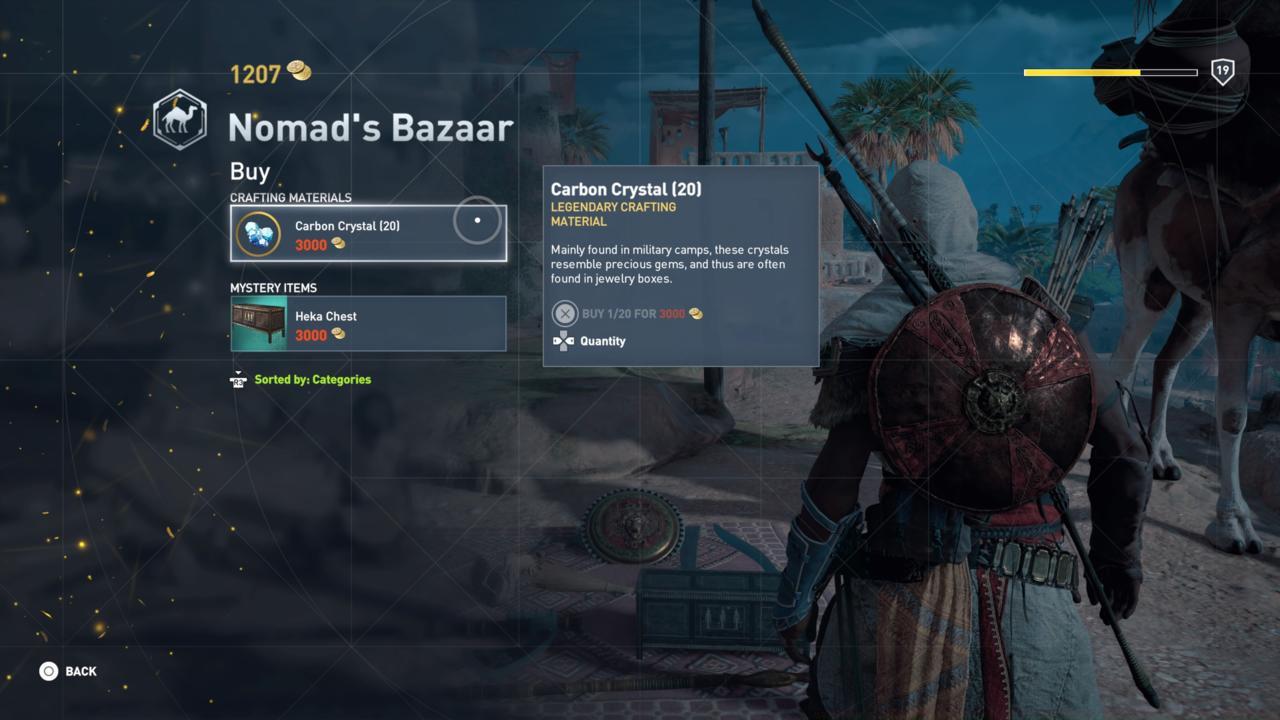The image size is (1280, 720).
Task: Toggle the circular selection marker on Carbon Crystal
Action: [x=477, y=221]
